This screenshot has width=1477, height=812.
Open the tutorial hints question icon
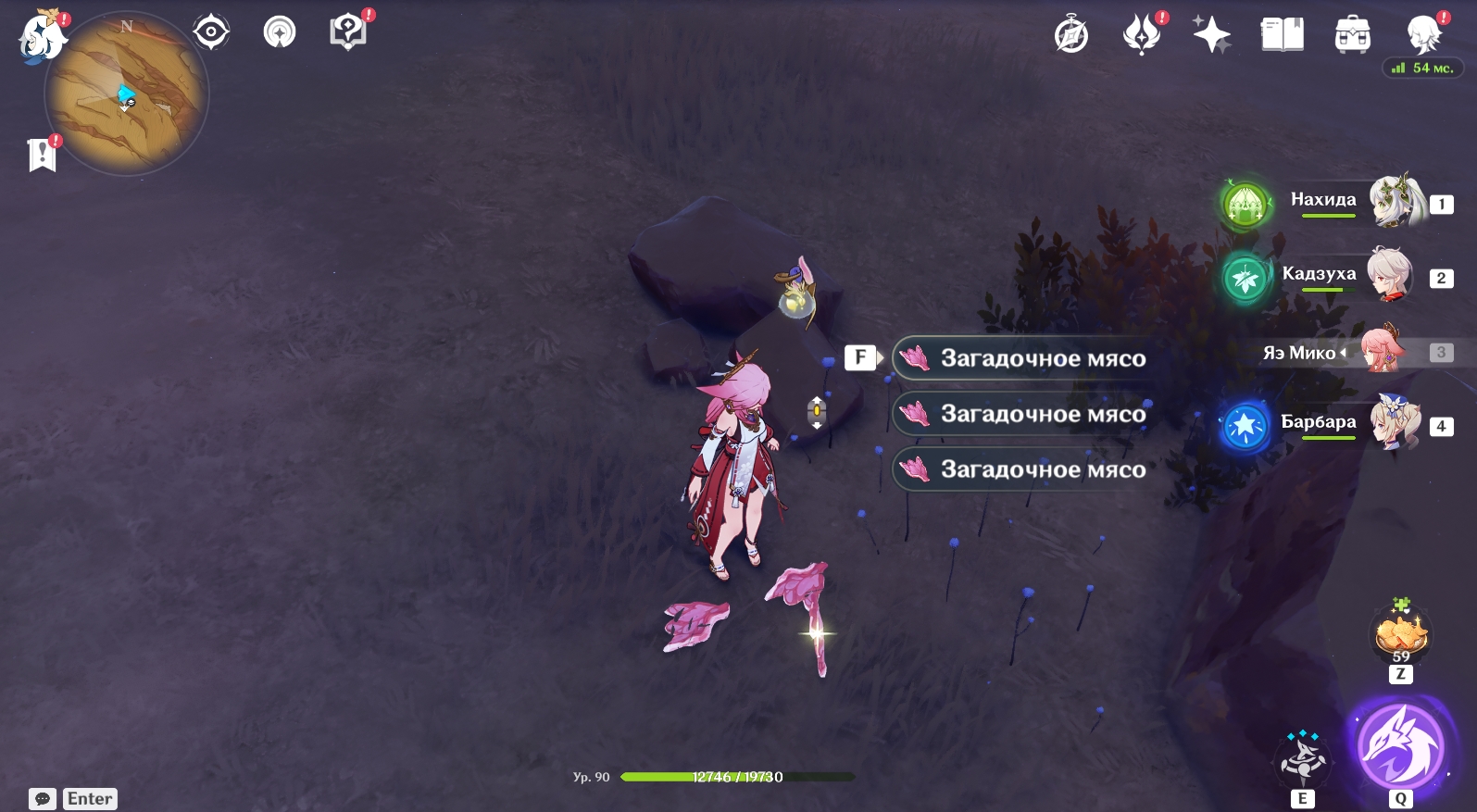(x=347, y=32)
